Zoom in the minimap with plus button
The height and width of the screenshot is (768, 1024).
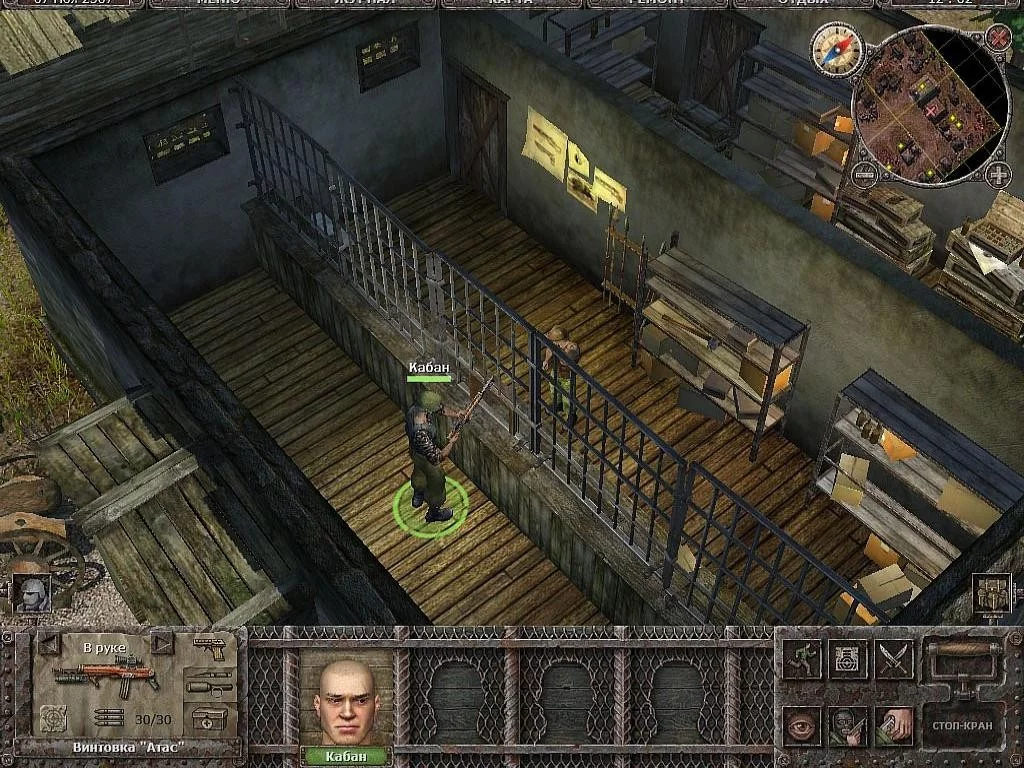click(x=998, y=176)
